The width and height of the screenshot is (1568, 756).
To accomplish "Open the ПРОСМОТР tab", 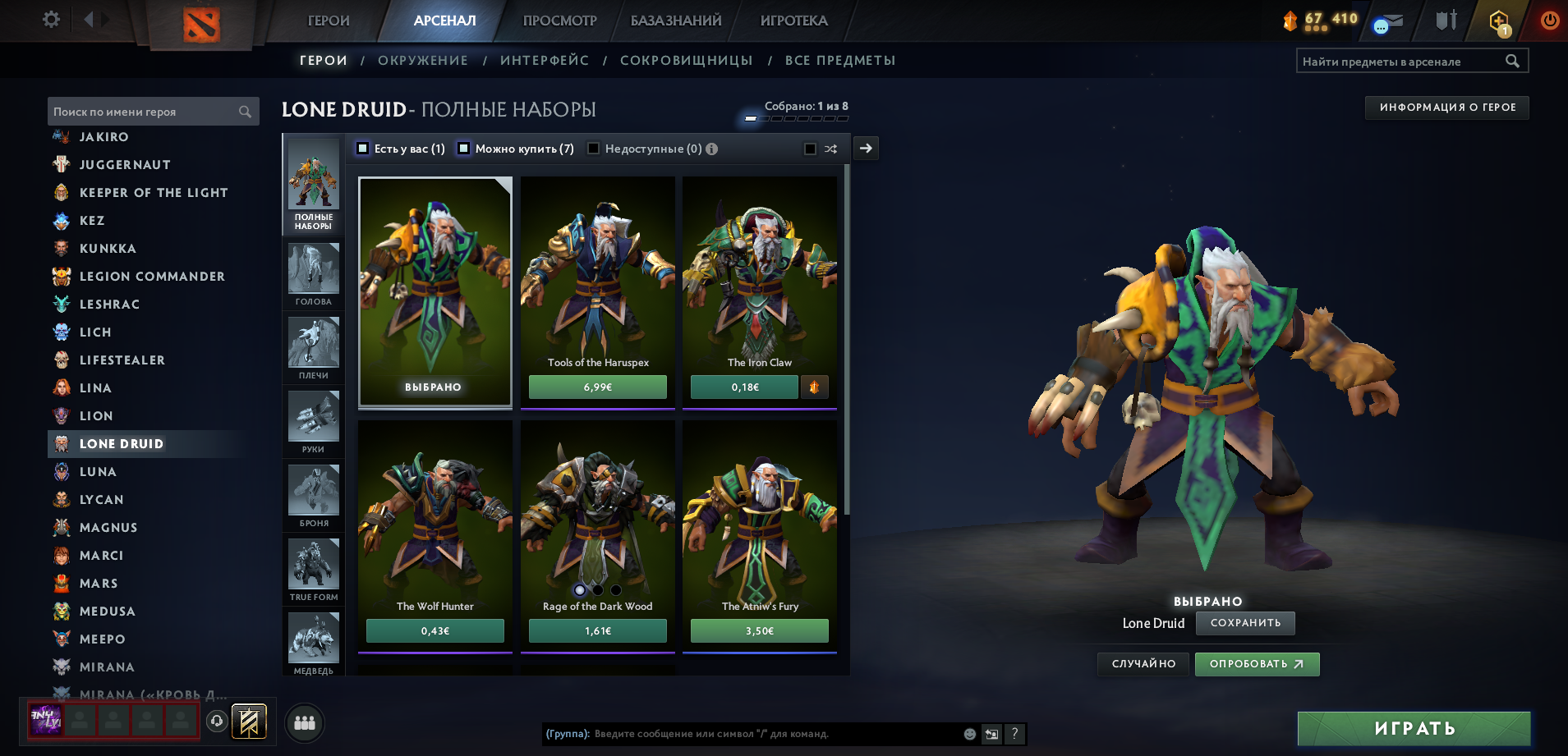I will [x=559, y=21].
